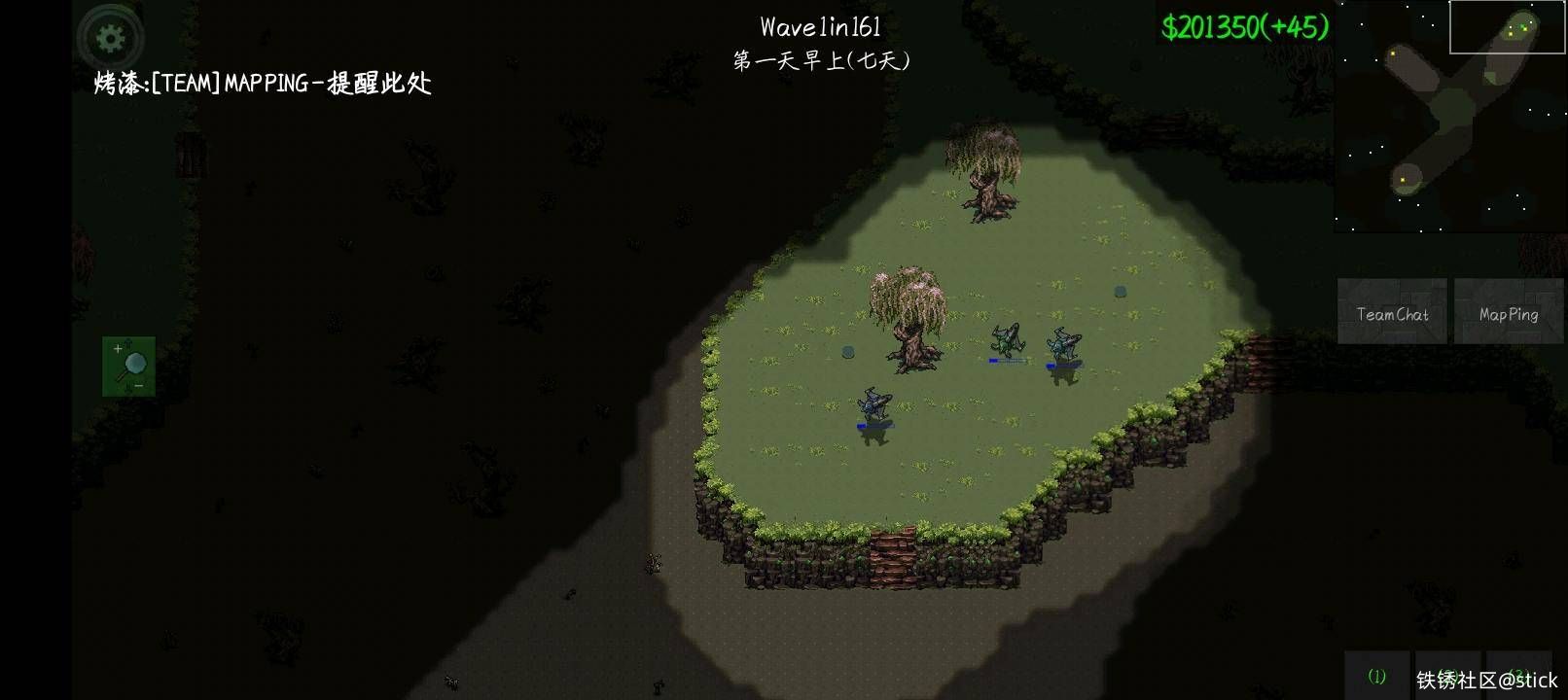The image size is (1568, 700).
Task: Click the magnifier zoom button
Action: (x=128, y=367)
